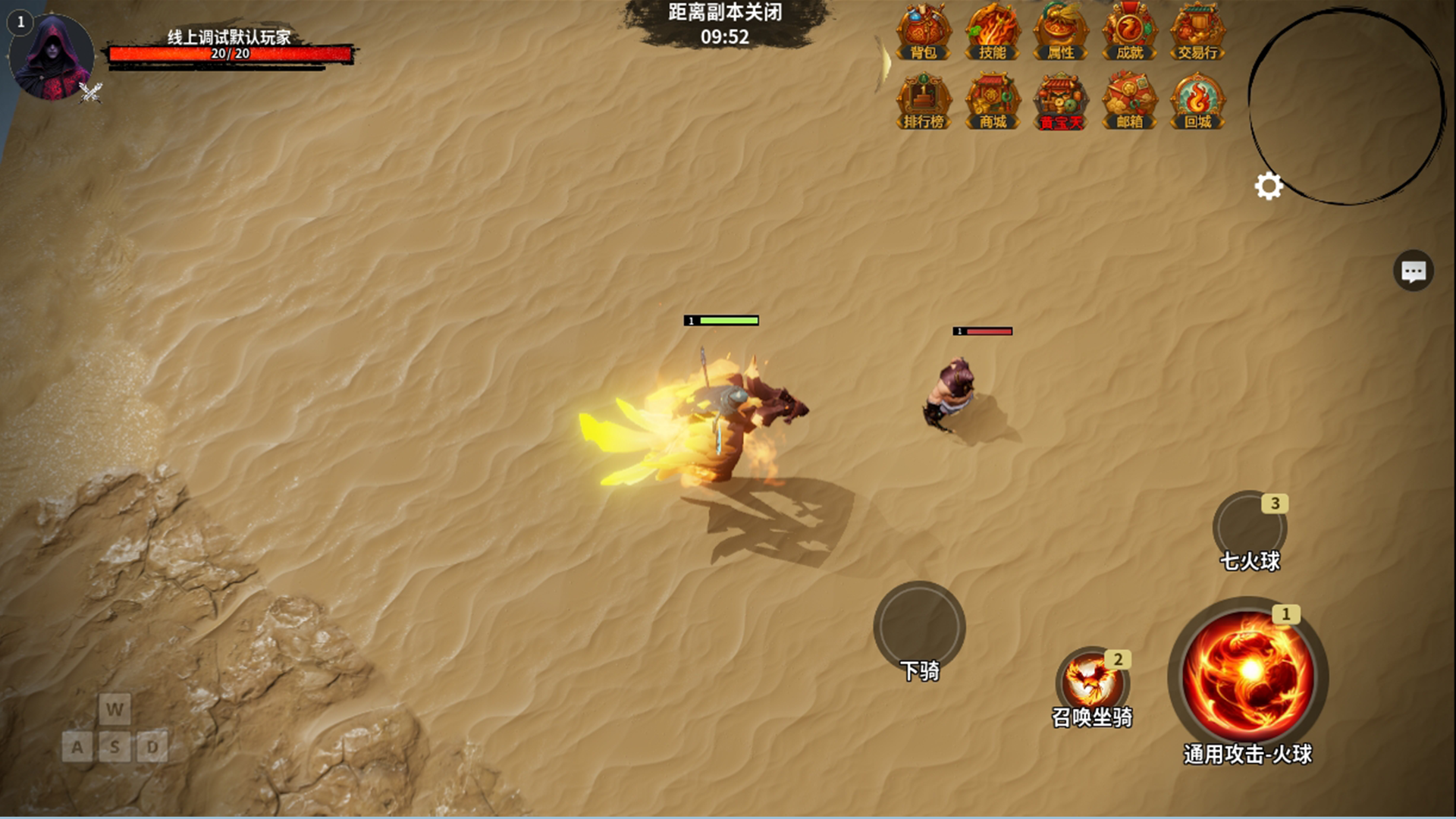Open the 成就 achievements screen
Screen dimensions: 1456x819
(x=1129, y=33)
